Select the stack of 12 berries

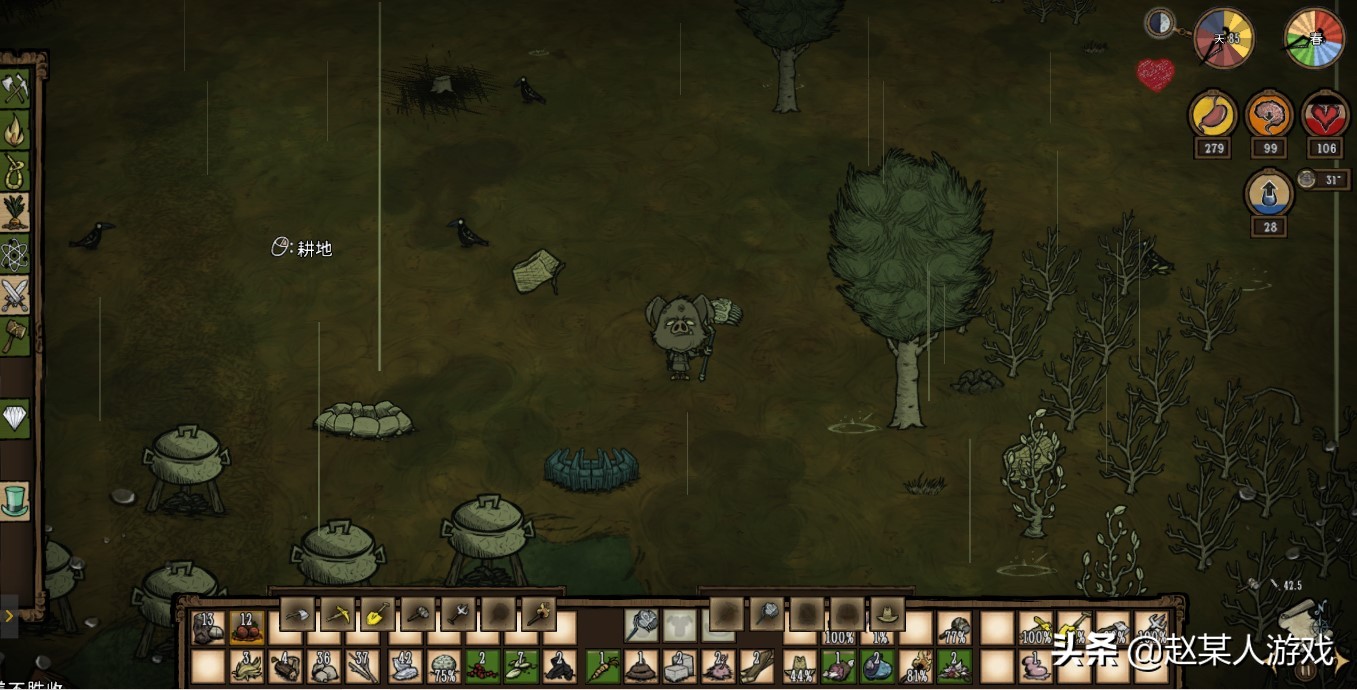tap(247, 629)
